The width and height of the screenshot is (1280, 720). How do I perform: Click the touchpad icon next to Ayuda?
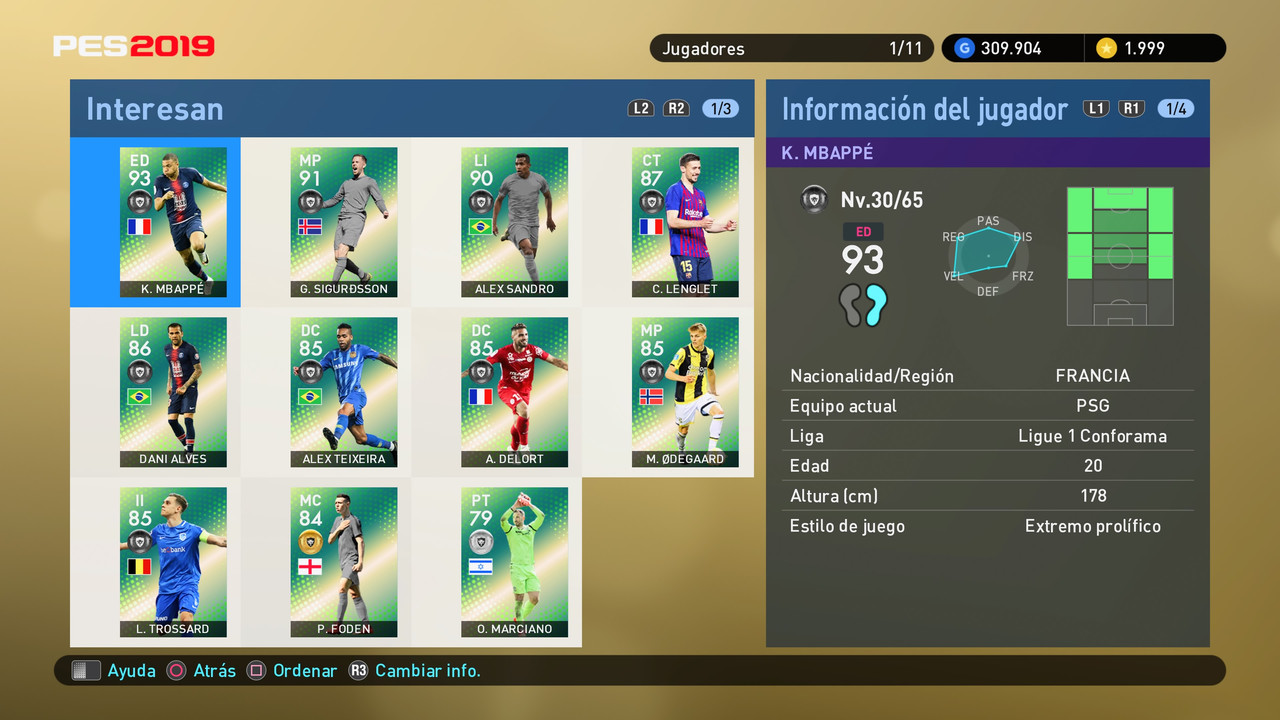point(86,670)
